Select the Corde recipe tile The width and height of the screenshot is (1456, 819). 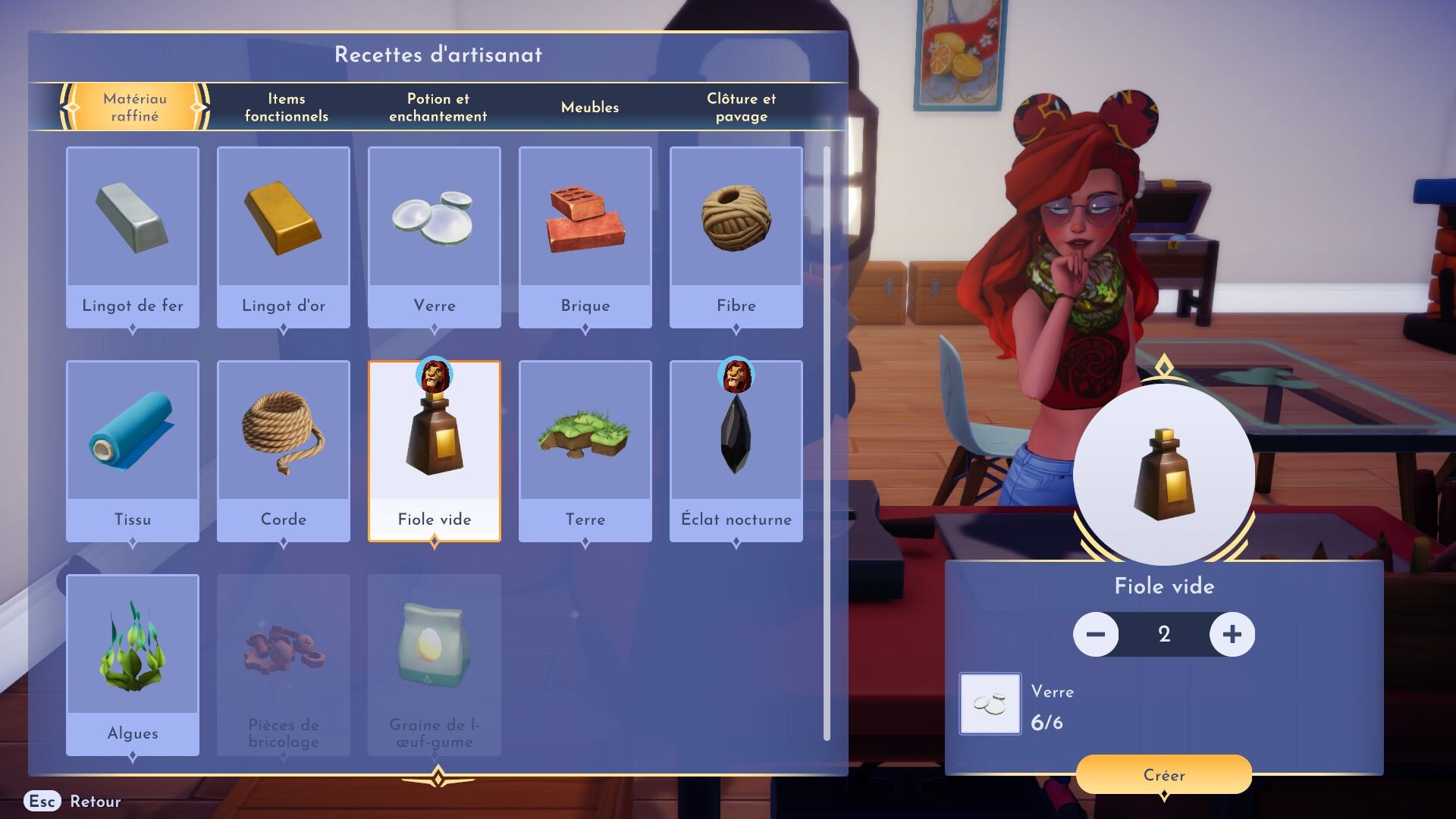(284, 450)
